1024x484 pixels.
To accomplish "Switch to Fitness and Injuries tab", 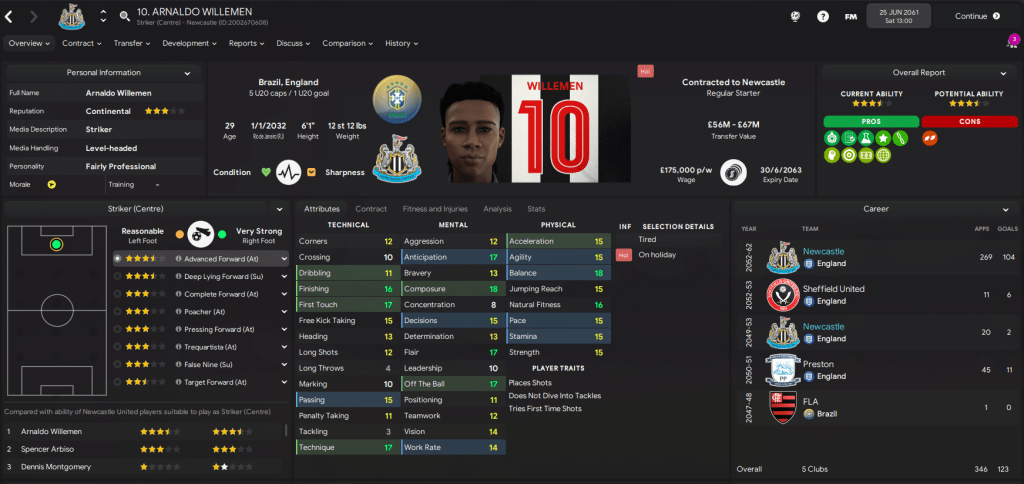I will pos(434,209).
